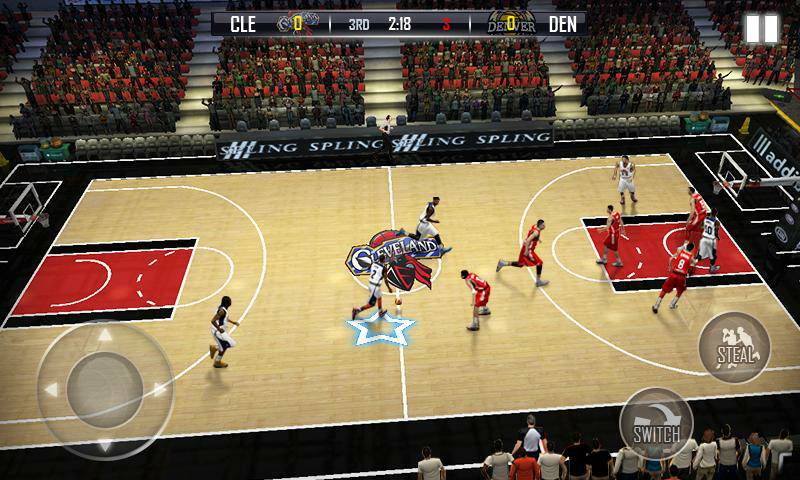This screenshot has width=800, height=480.
Task: Tap the STEAL button
Action: [736, 348]
